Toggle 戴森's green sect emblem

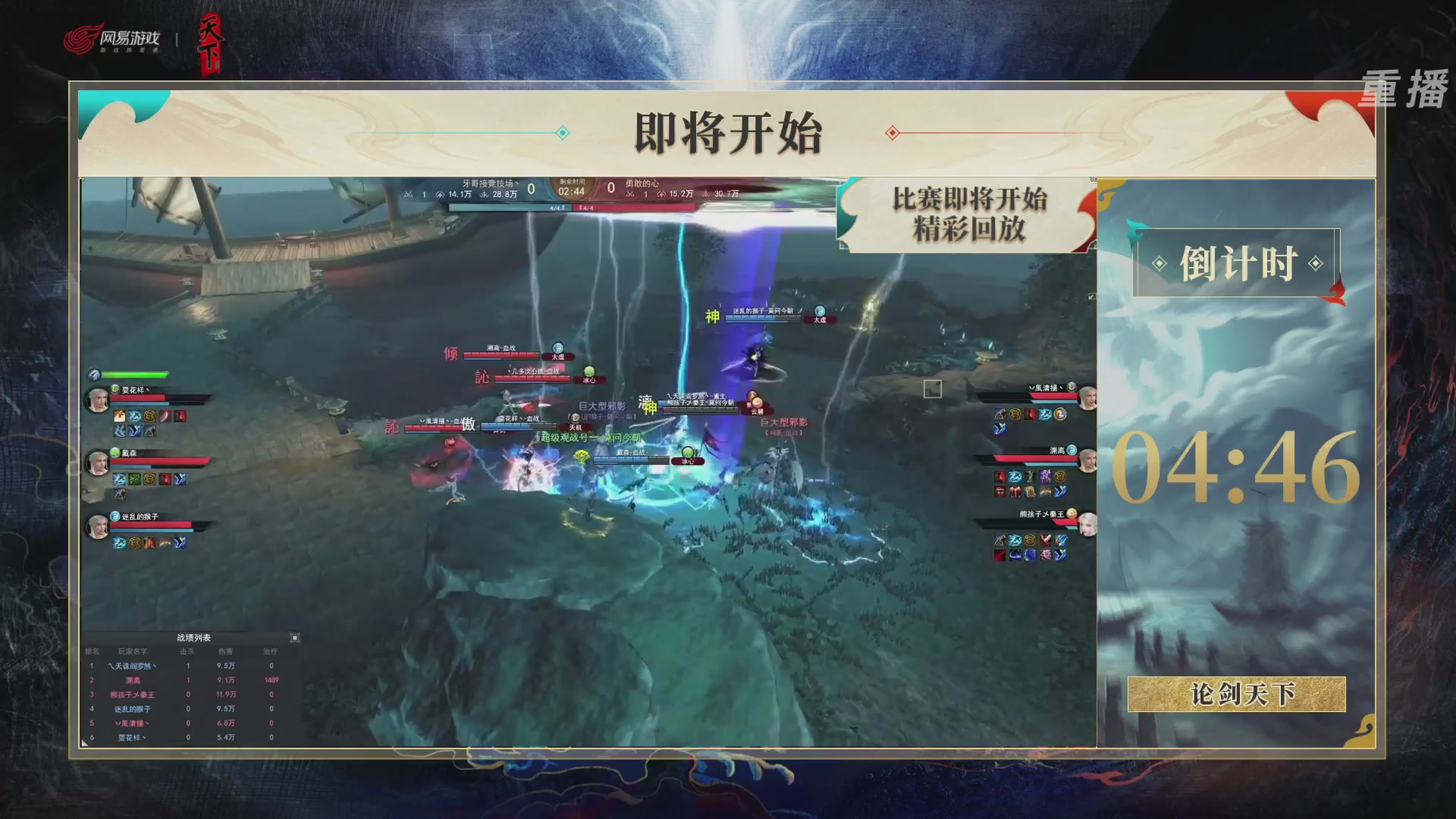click(x=115, y=452)
